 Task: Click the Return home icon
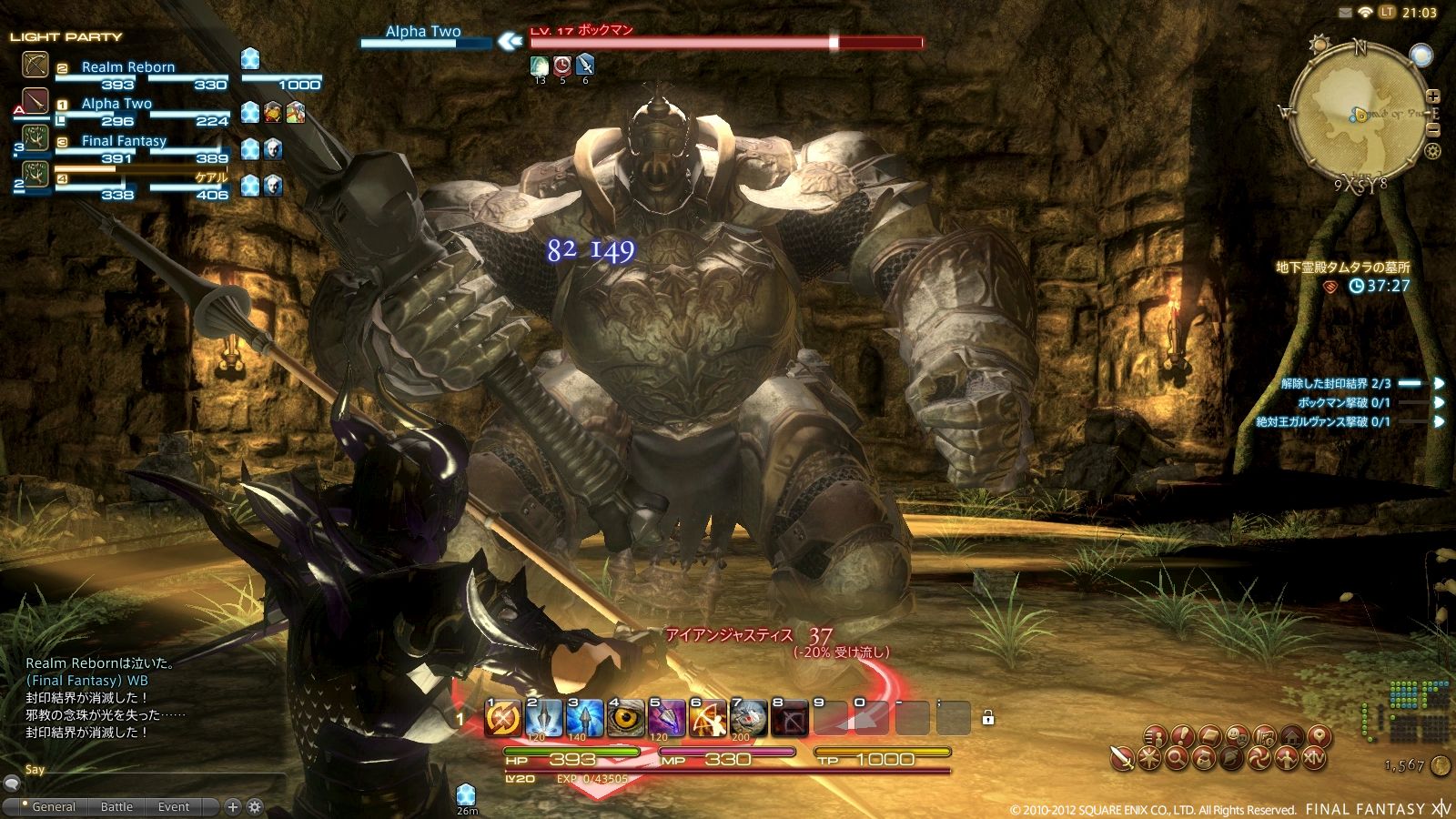[x=1291, y=735]
